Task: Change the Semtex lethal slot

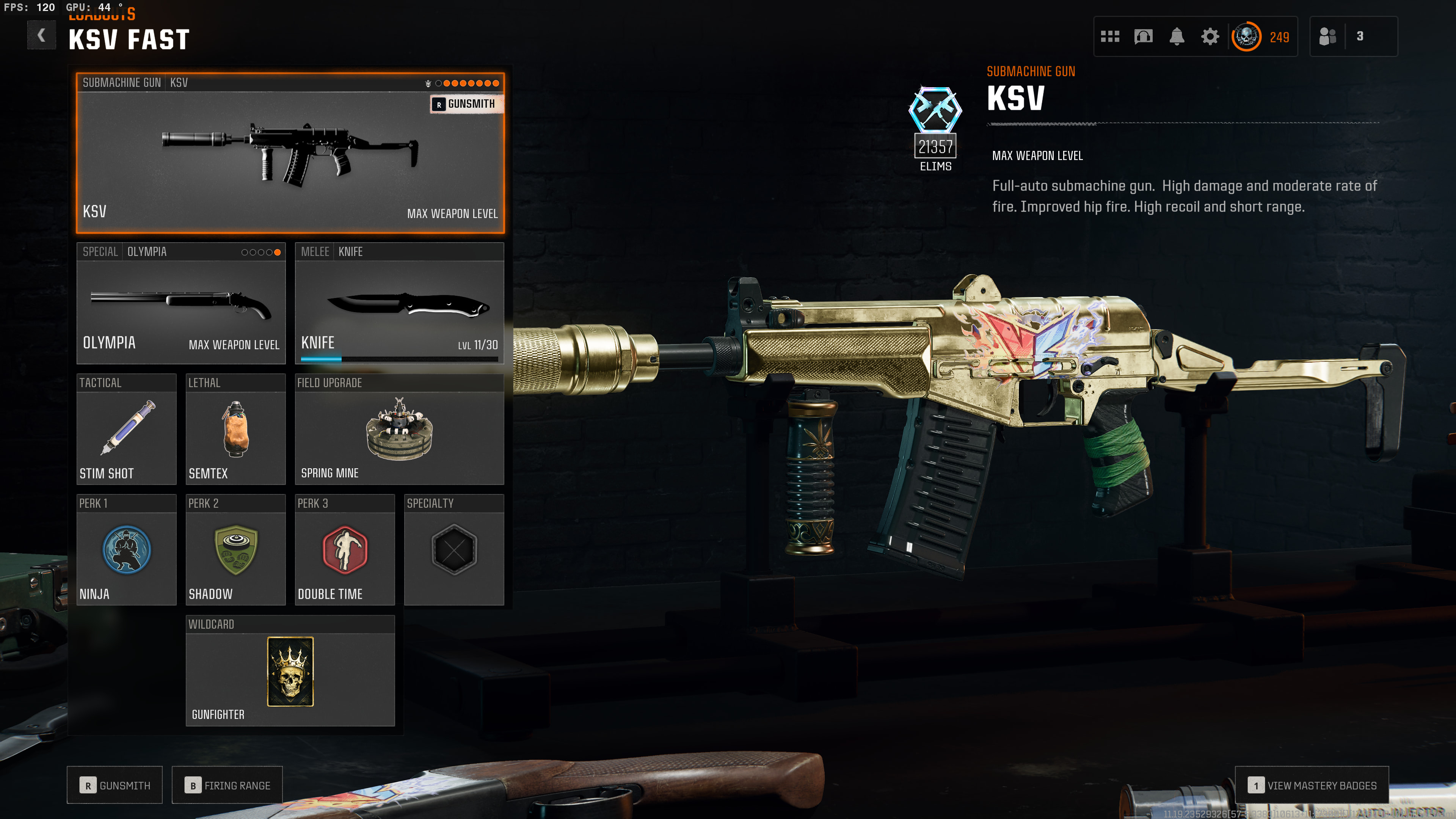Action: tap(235, 429)
